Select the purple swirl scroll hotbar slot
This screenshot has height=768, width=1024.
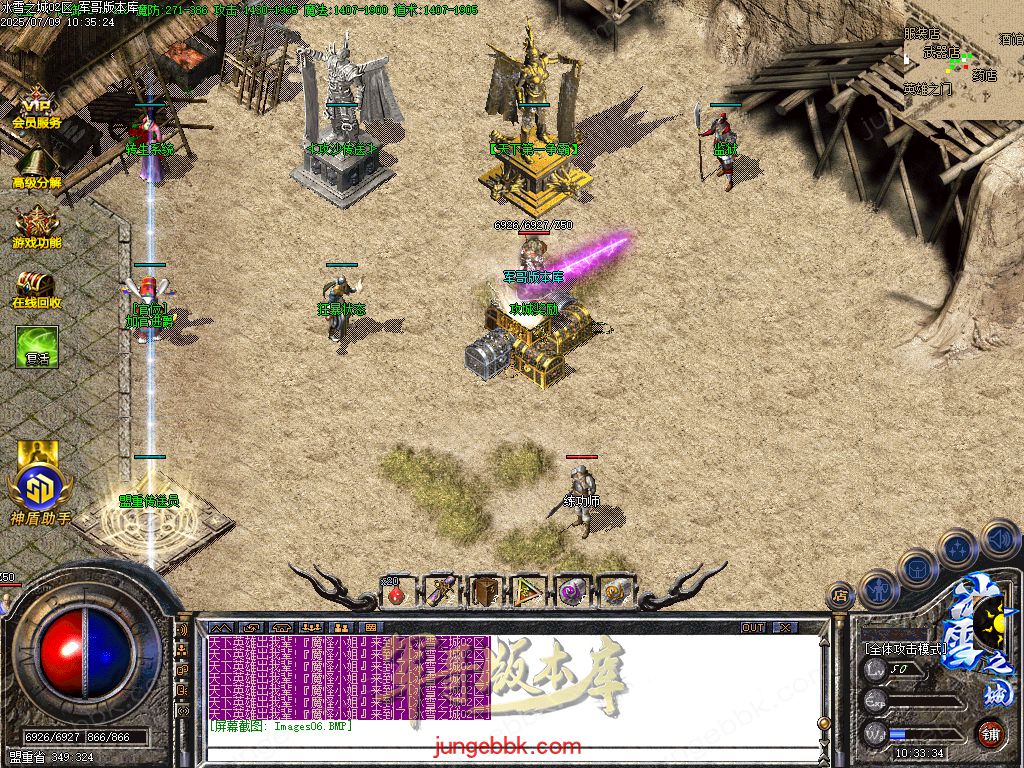pyautogui.click(x=572, y=591)
